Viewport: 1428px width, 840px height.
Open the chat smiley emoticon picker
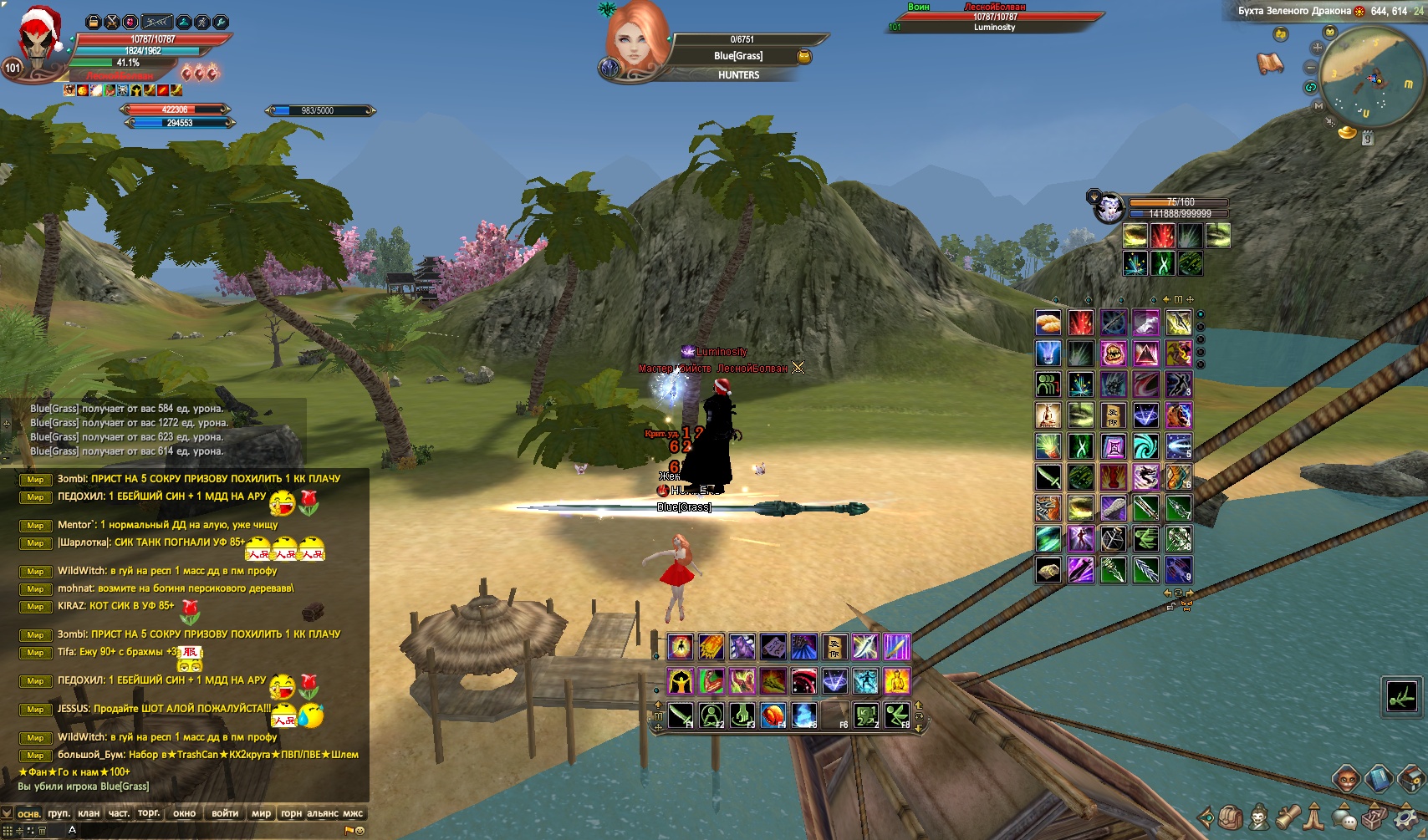coord(360,831)
